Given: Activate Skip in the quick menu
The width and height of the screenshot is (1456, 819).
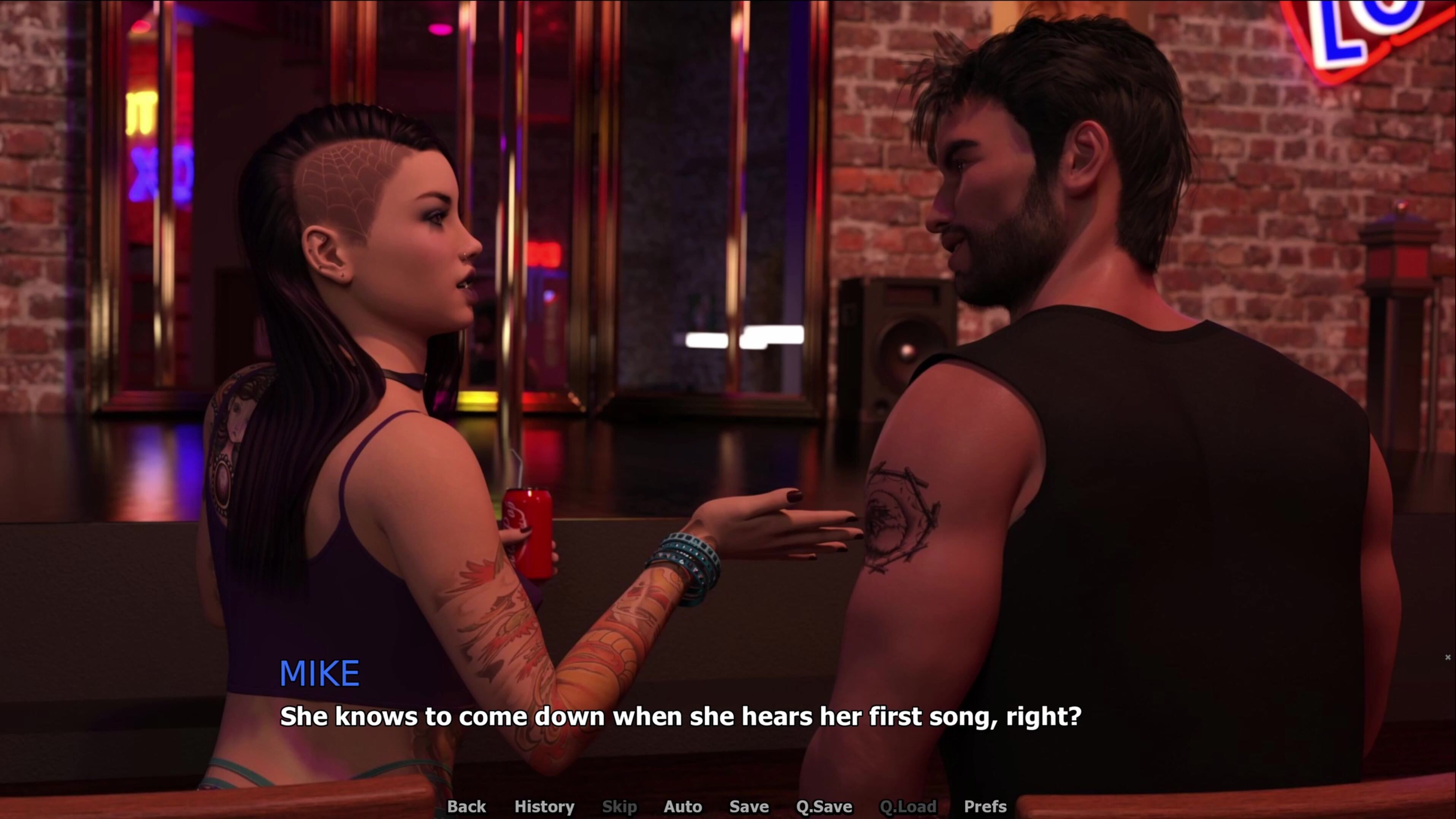Looking at the screenshot, I should [x=620, y=806].
